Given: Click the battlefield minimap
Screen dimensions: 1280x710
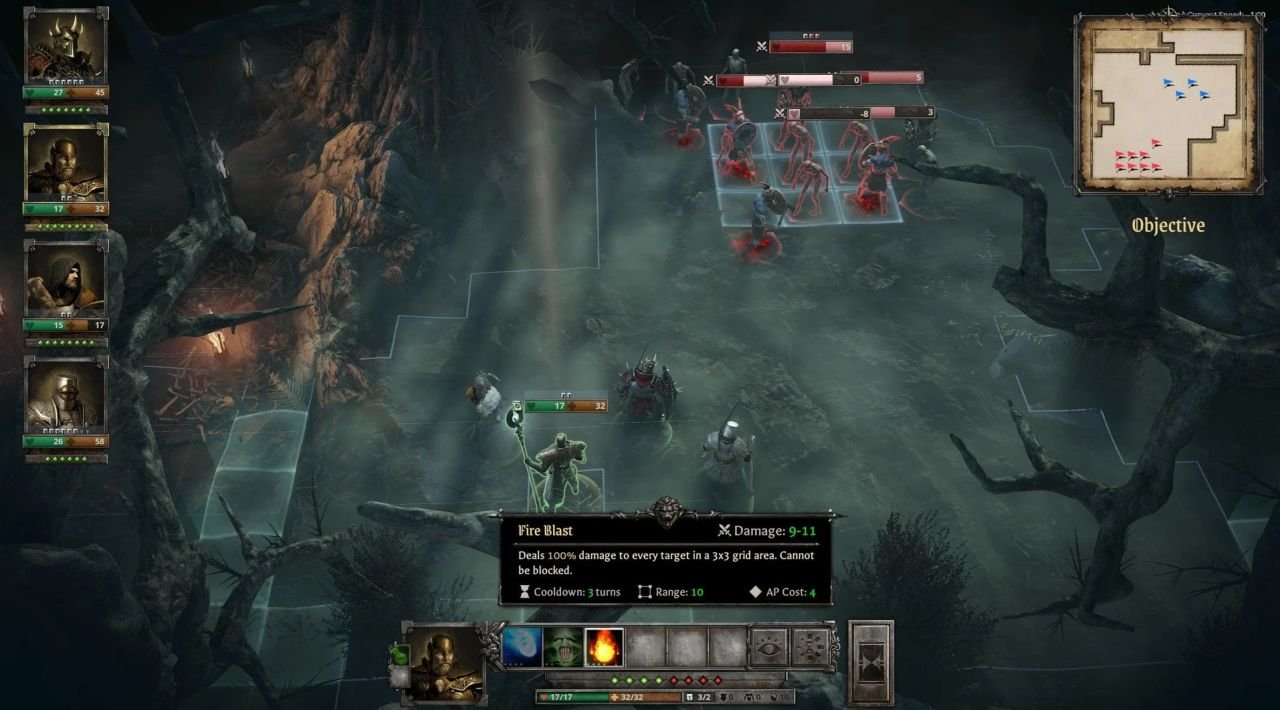Looking at the screenshot, I should pos(1166,105).
